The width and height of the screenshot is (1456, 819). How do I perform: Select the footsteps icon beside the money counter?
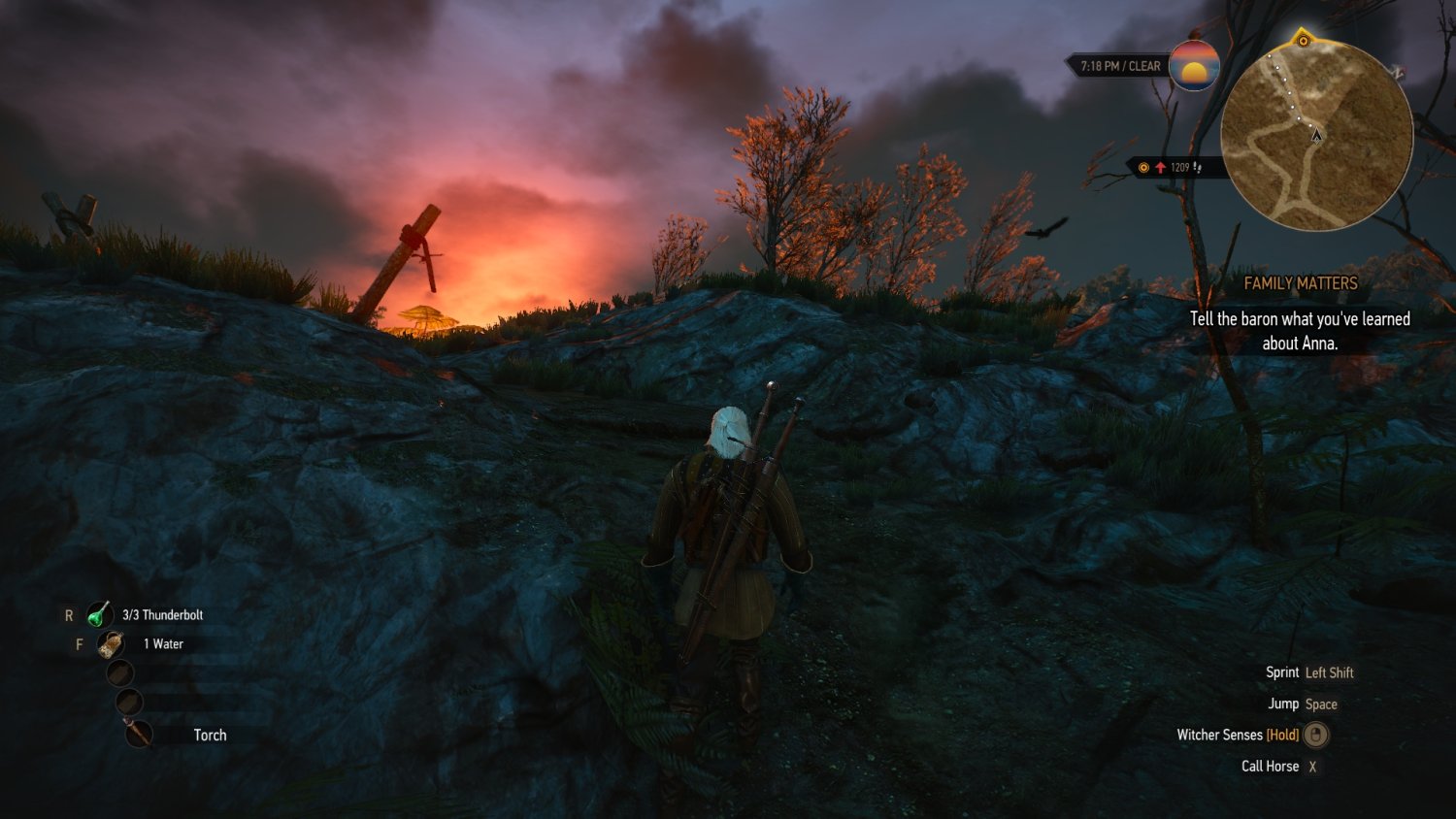[x=1199, y=167]
